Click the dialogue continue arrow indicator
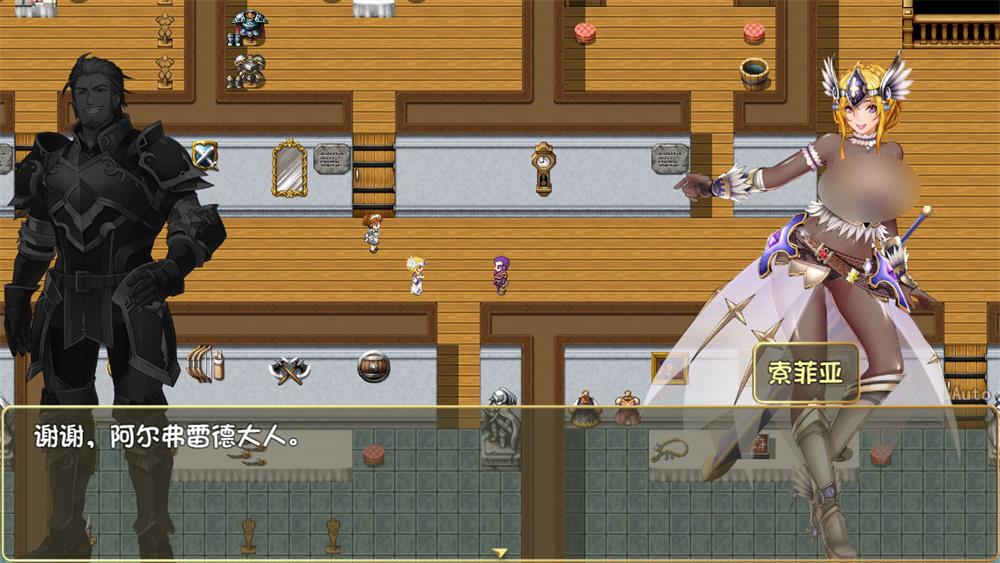The height and width of the screenshot is (563, 1000). pos(500,552)
